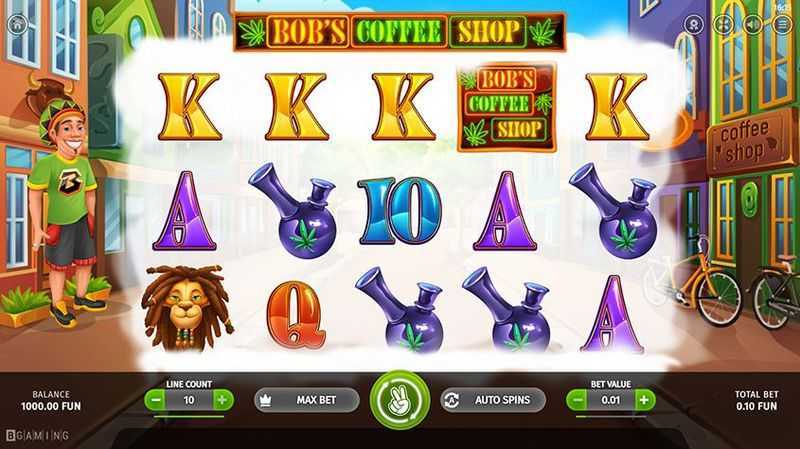
Task: Open the Auto Spins options
Action: pos(493,400)
